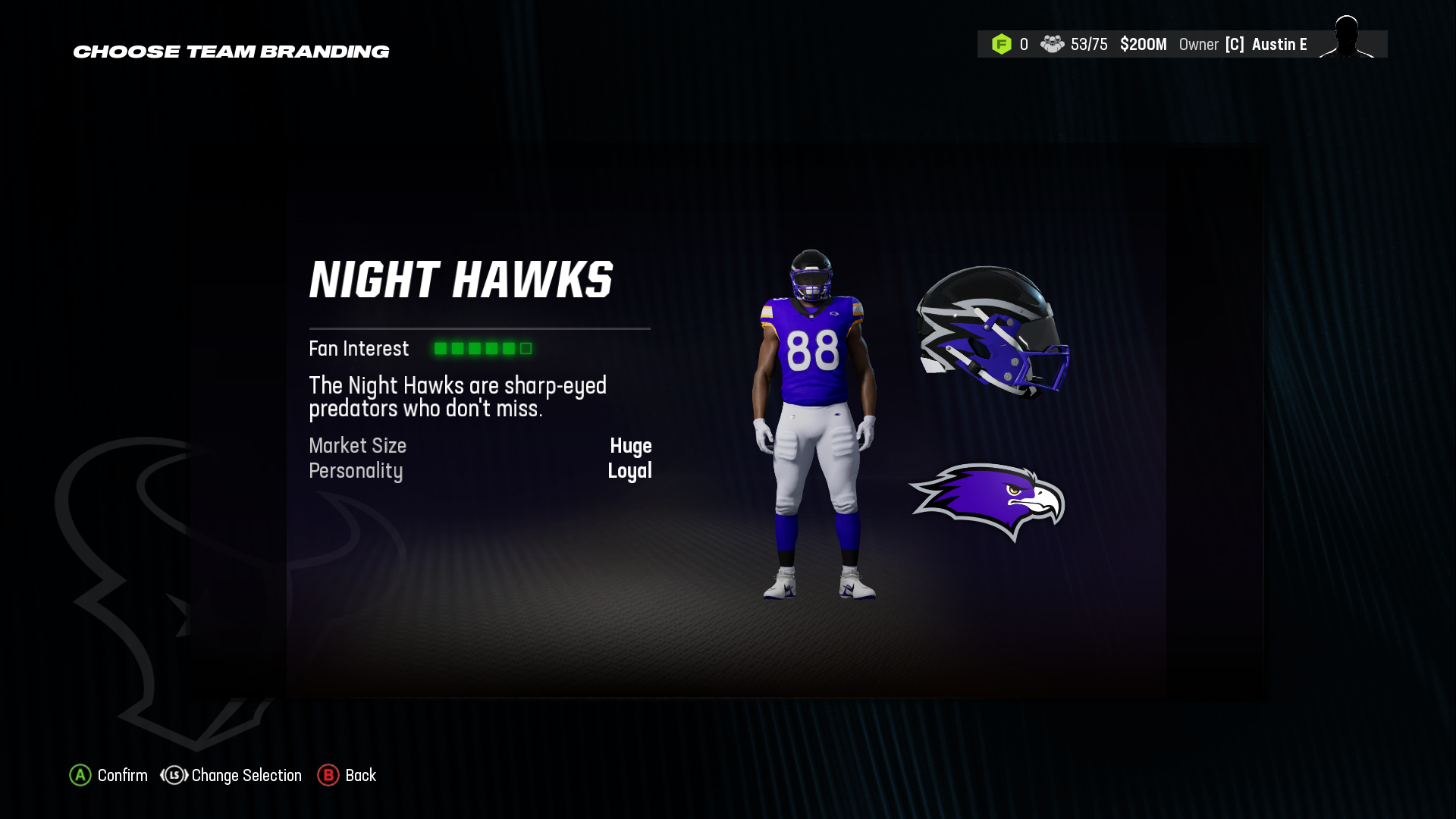Click the $200M budget display
Viewport: 1456px width, 819px height.
coord(1144,44)
